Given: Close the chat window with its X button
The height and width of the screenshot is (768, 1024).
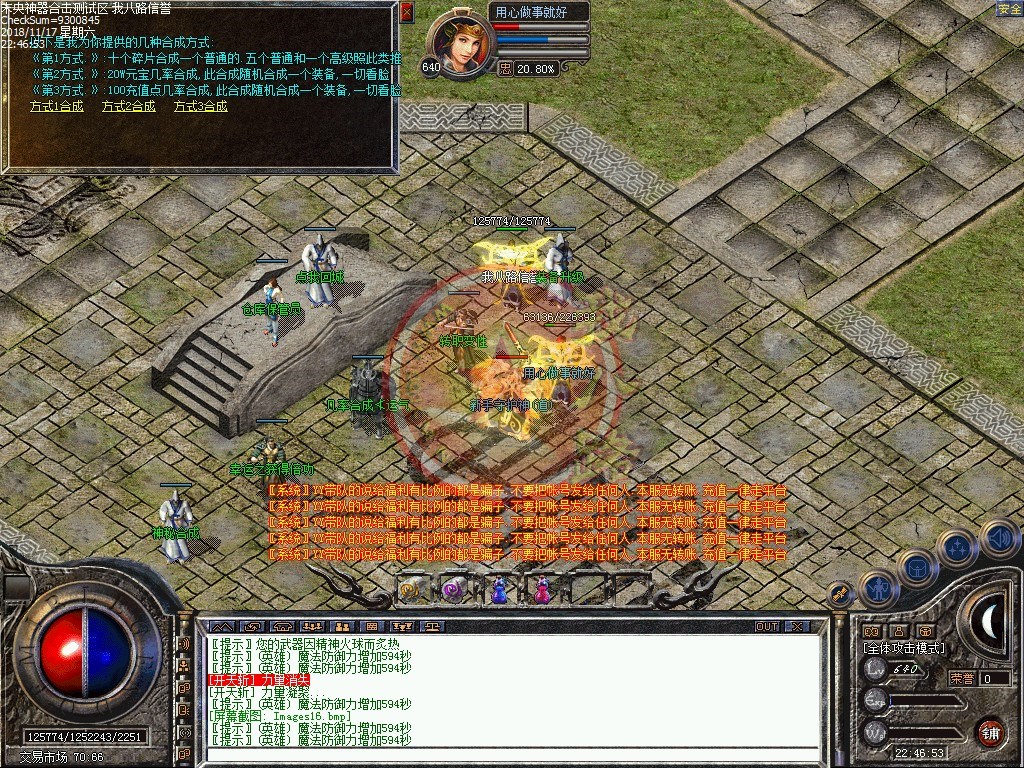Looking at the screenshot, I should 796,626.
